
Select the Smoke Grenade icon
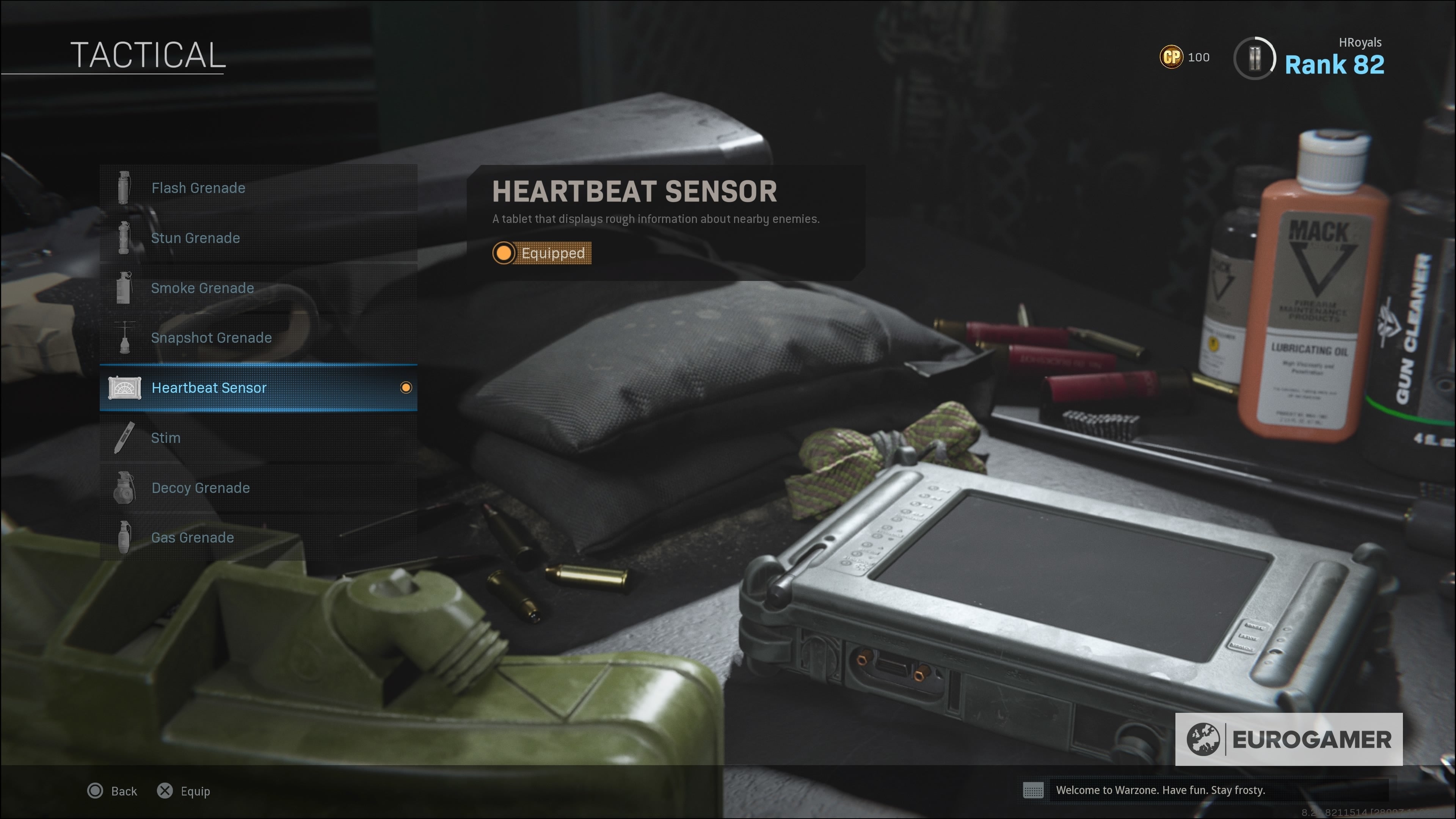pyautogui.click(x=124, y=288)
